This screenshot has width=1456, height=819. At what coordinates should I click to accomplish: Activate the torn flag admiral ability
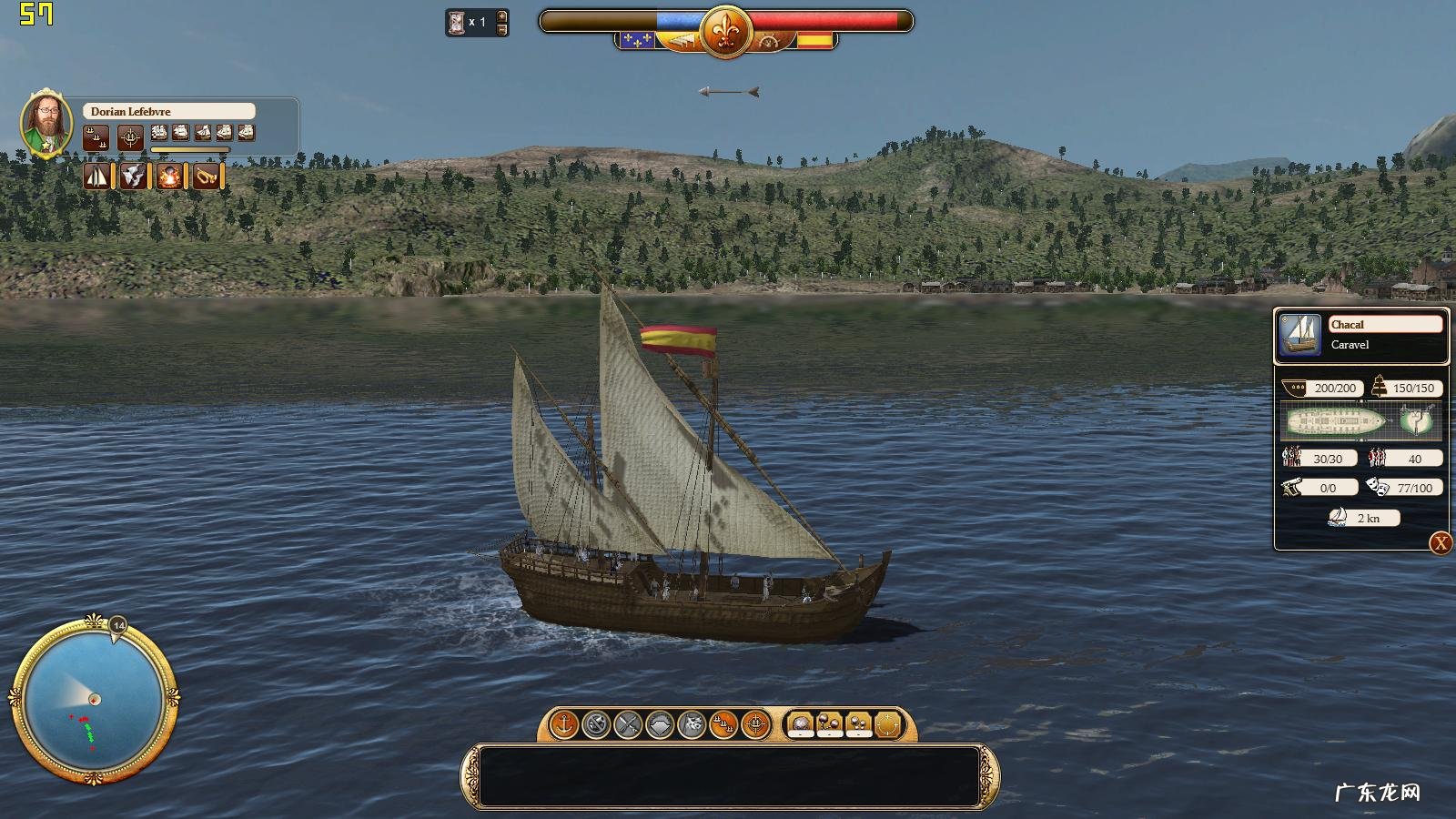(133, 176)
